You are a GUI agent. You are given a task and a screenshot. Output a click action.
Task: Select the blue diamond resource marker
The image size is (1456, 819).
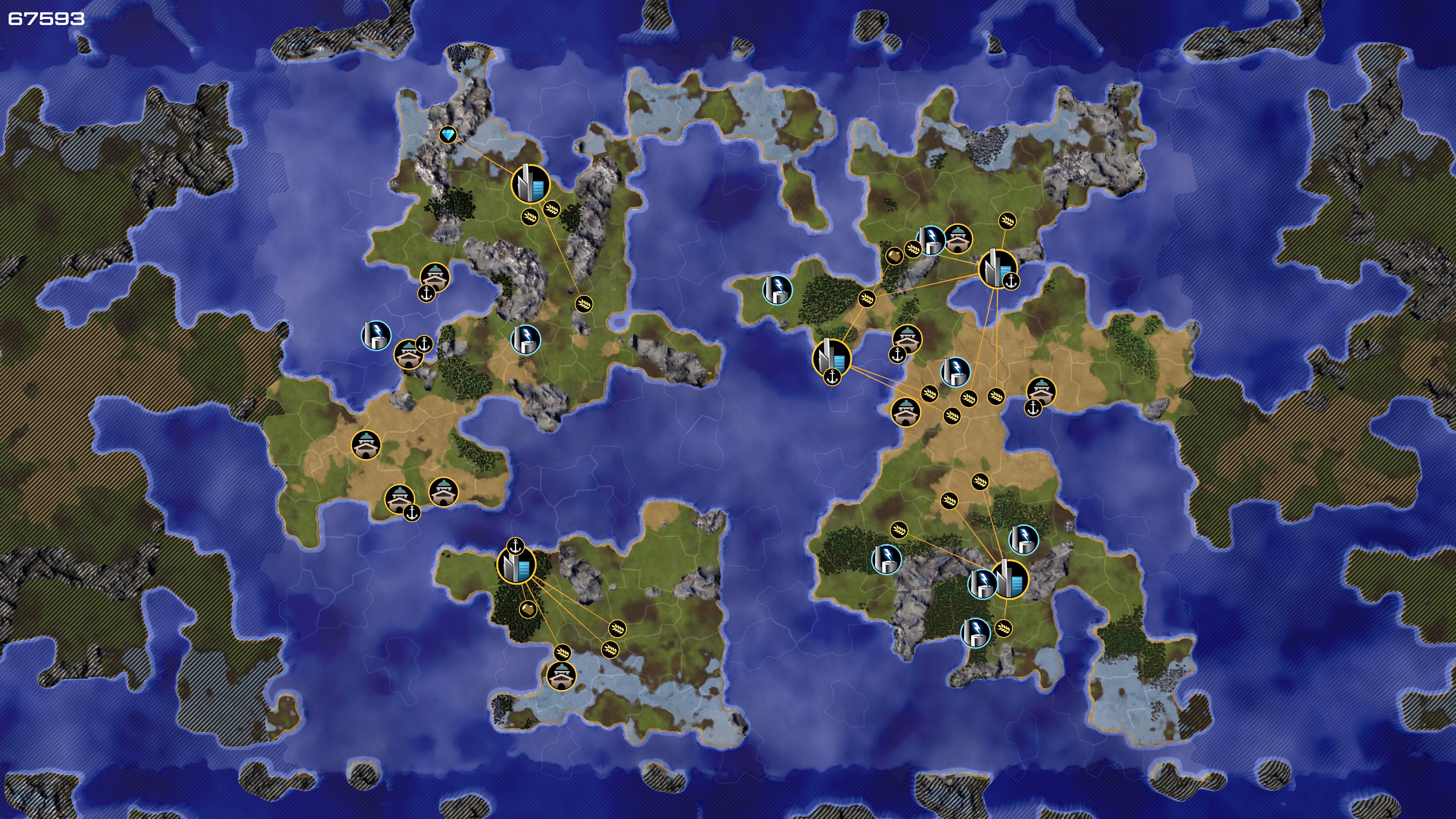coord(448,135)
